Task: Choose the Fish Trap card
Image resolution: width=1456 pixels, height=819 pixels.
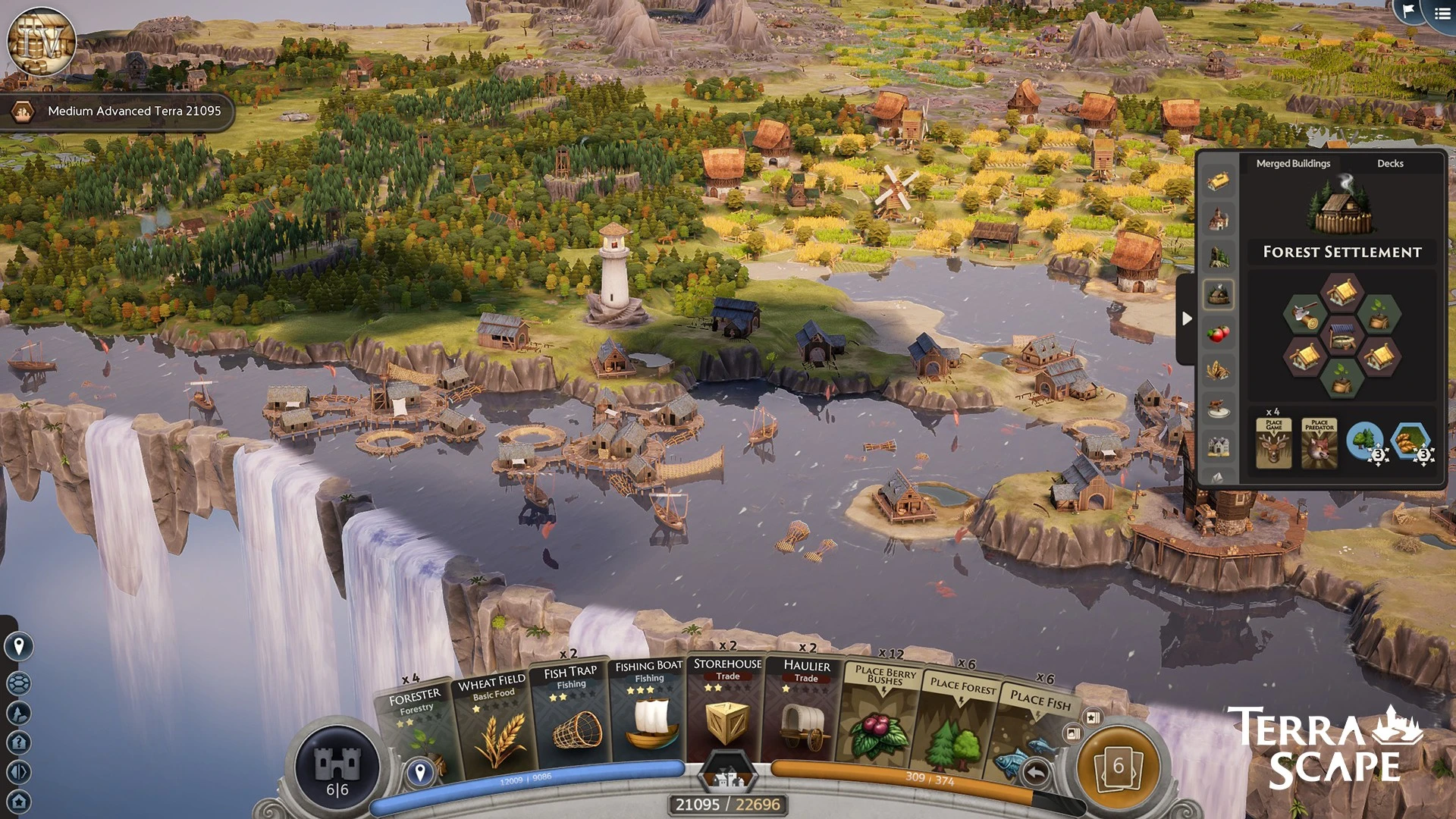Action: click(573, 717)
